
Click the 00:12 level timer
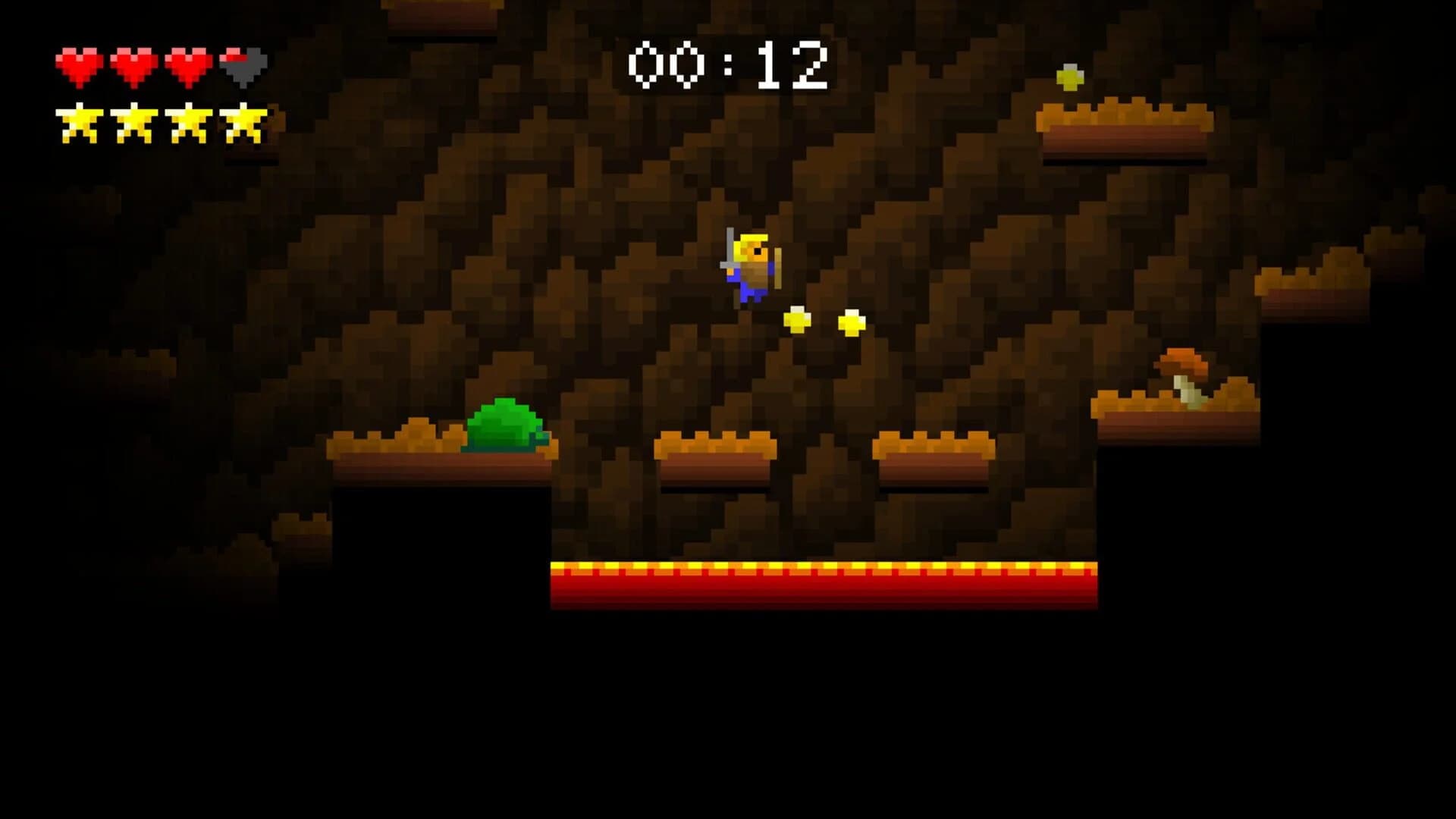coord(726,64)
